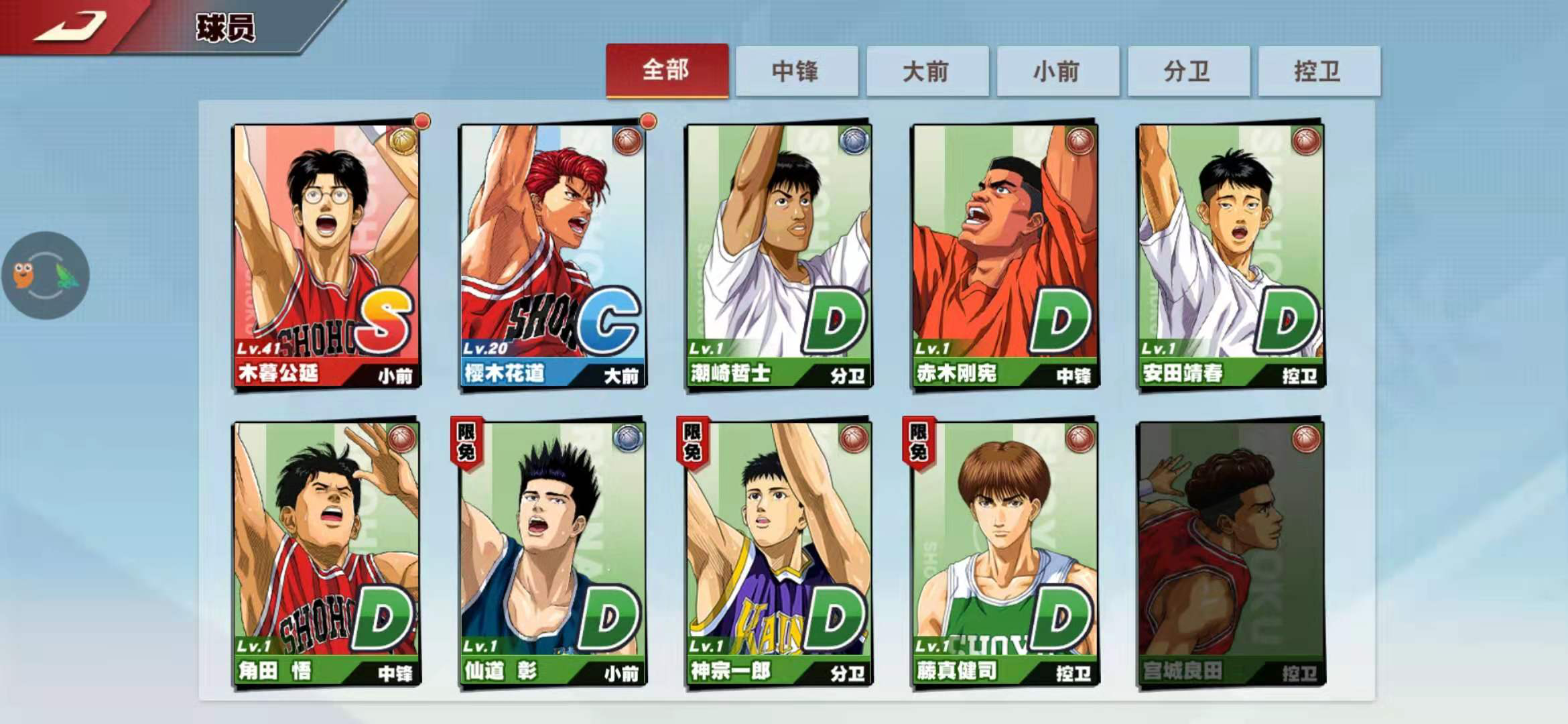Image resolution: width=1568 pixels, height=724 pixels.
Task: Select the 大前 filter button
Action: 928,71
